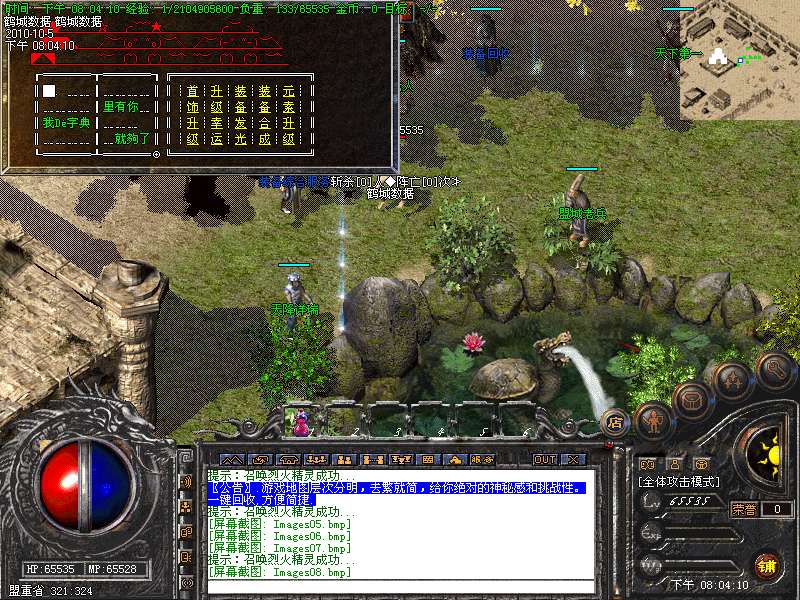Click the 我De字典 green link
This screenshot has width=800, height=600.
(x=66, y=123)
